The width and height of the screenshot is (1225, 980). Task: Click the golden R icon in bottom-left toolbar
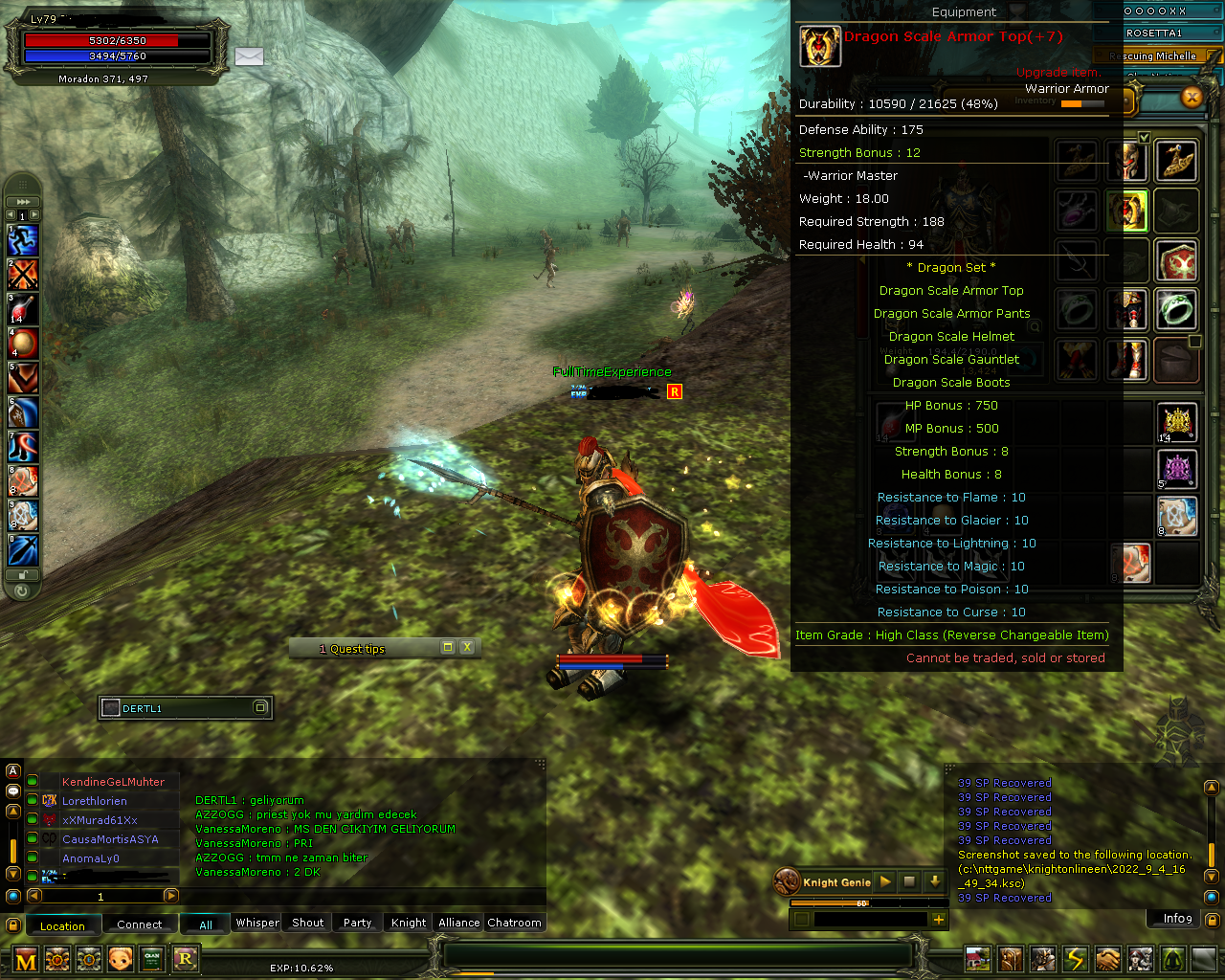[x=185, y=958]
